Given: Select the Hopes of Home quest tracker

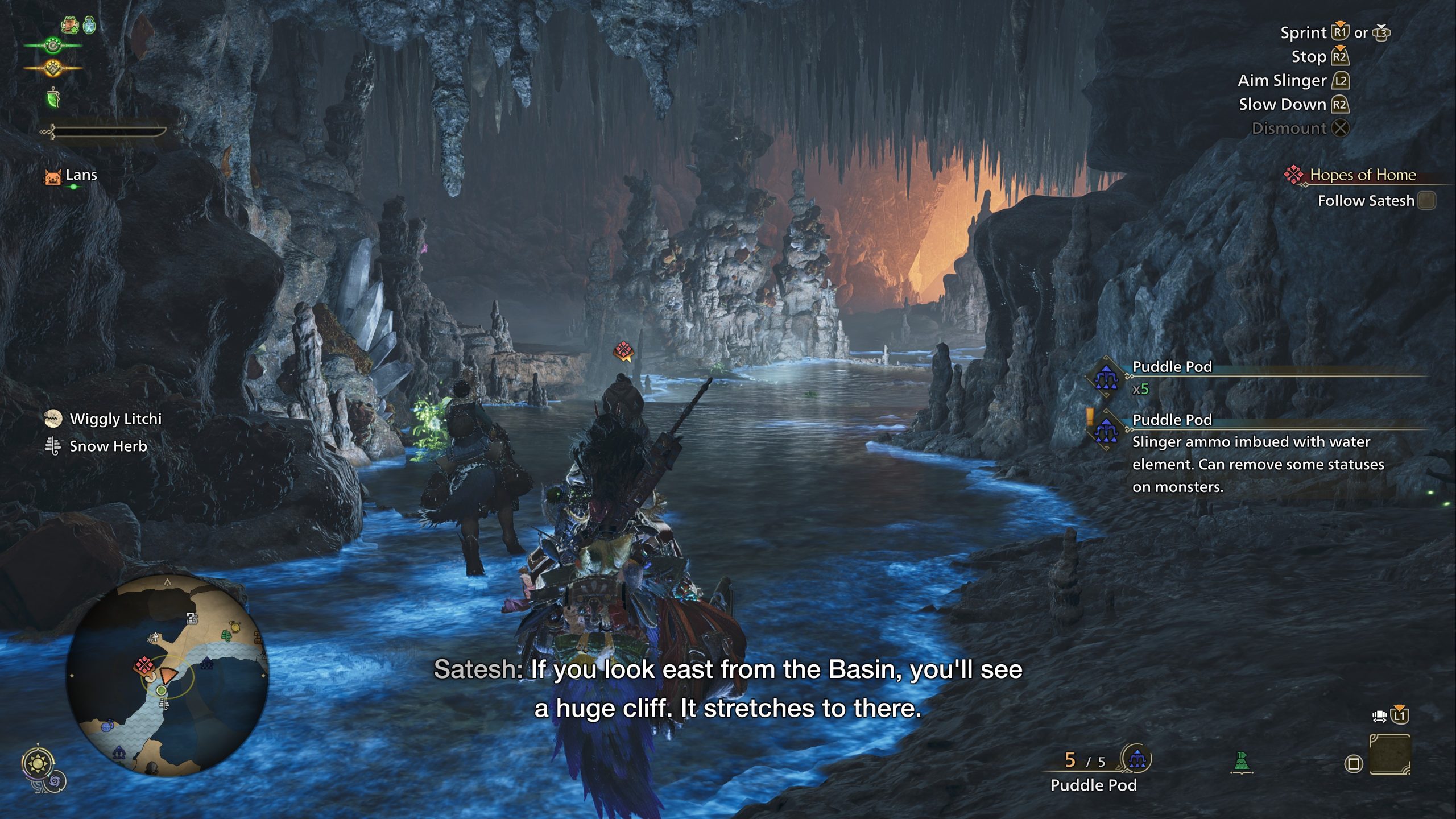Looking at the screenshot, I should point(1362,175).
